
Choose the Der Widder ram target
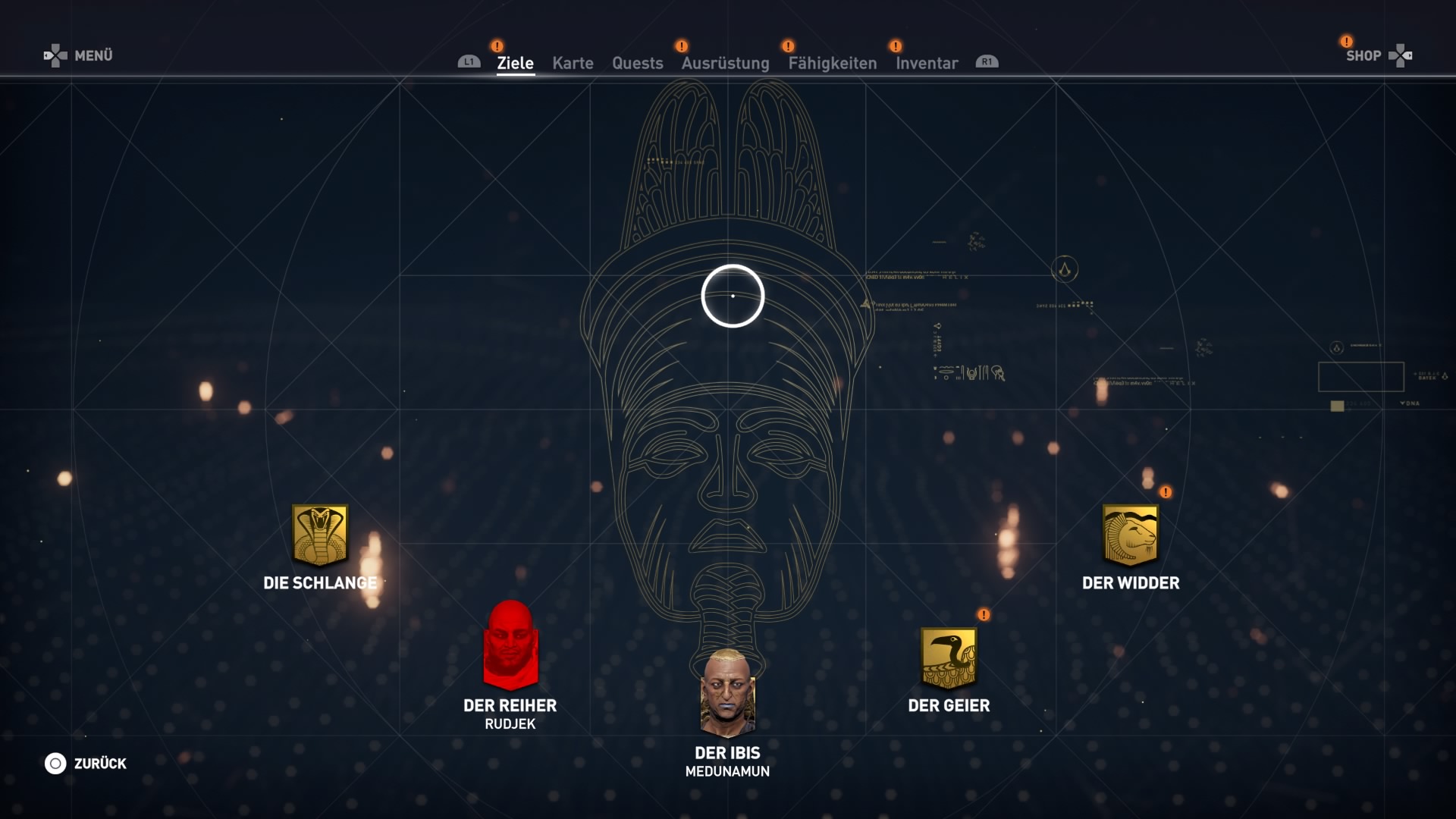[1130, 535]
